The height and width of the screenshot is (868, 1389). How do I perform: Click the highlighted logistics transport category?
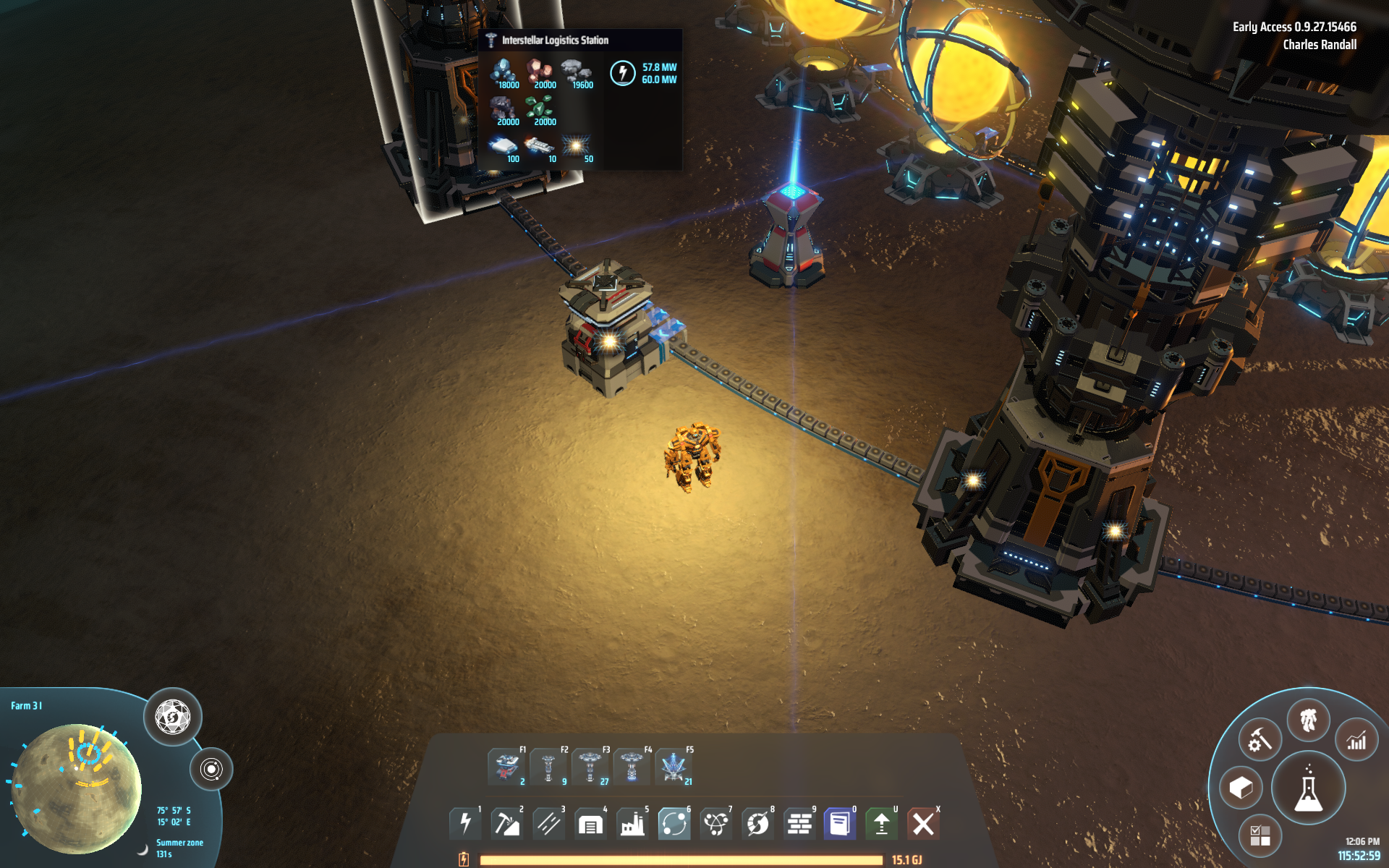click(674, 823)
